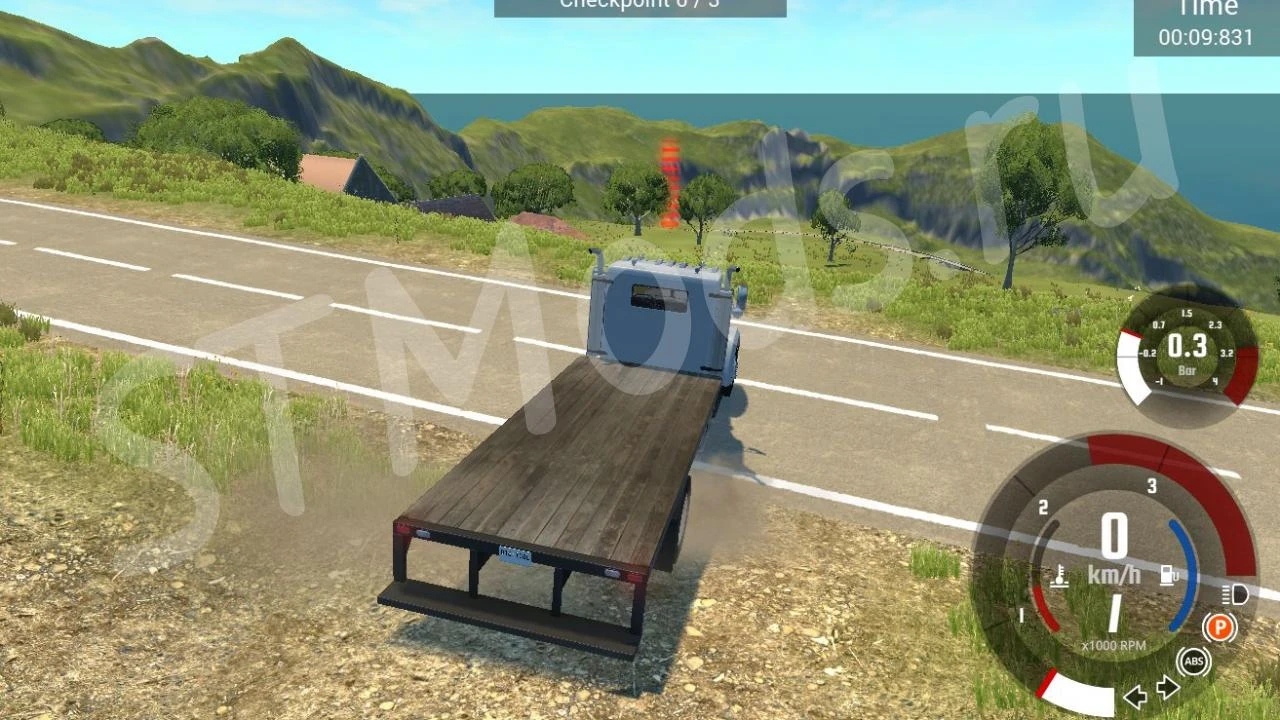Click the x1000 RPM label
Screen dimensions: 1280x720
[x=1114, y=646]
